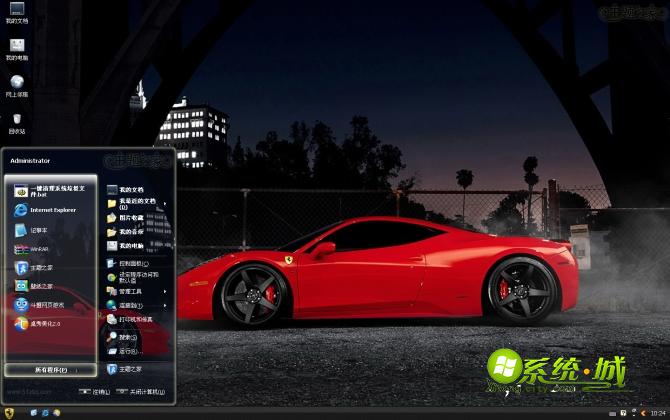Click the Log Off (注销) button
Screen dimensions: 670x420
point(97,392)
